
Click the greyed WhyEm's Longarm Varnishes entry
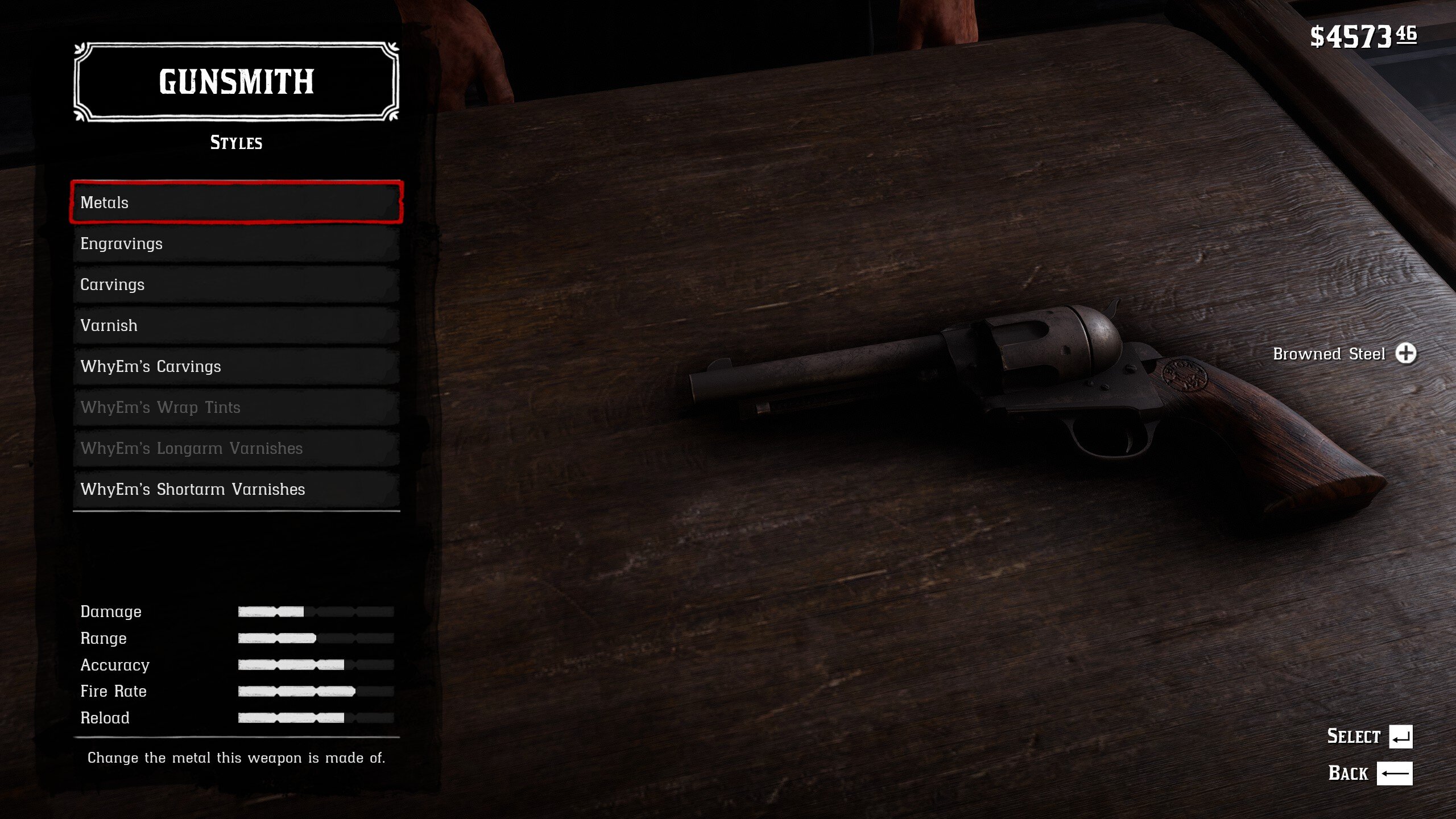pos(236,448)
